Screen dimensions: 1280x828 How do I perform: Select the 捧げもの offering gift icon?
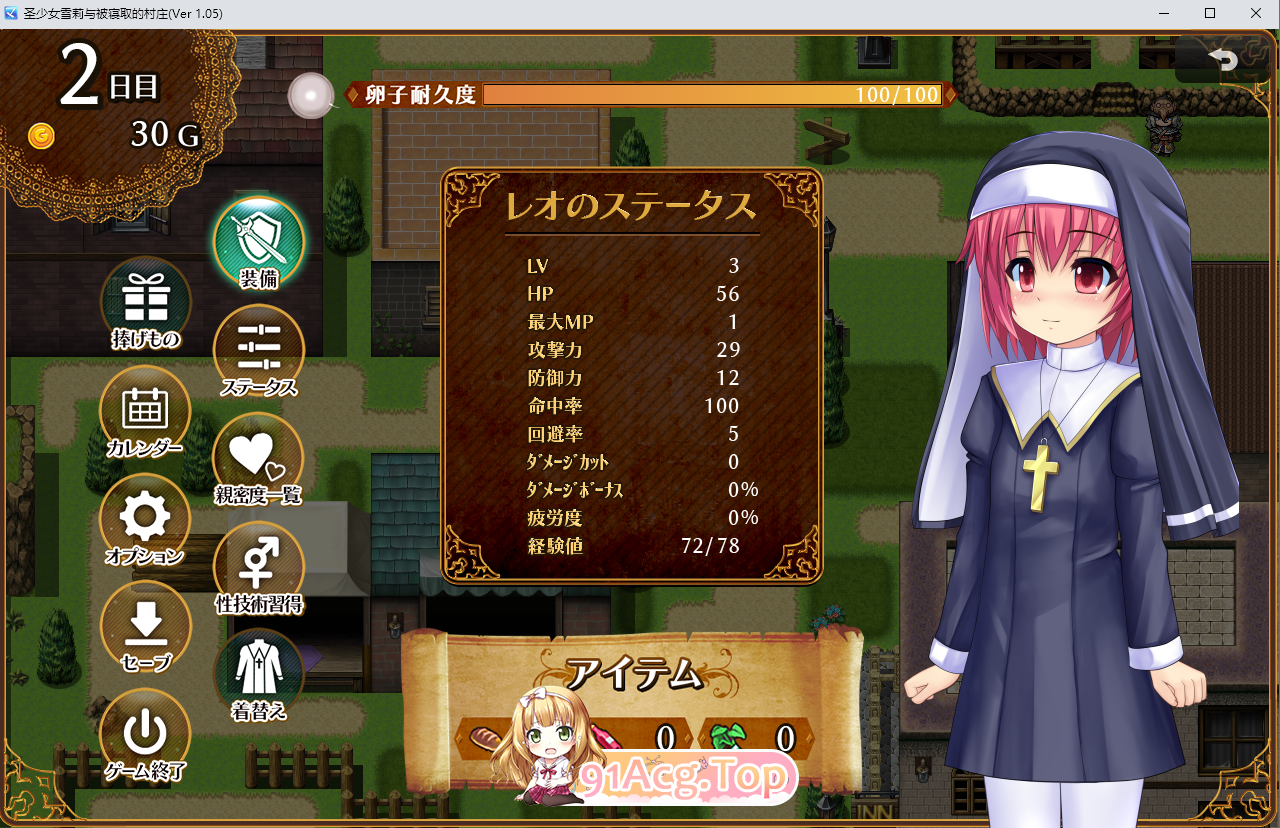coord(146,290)
